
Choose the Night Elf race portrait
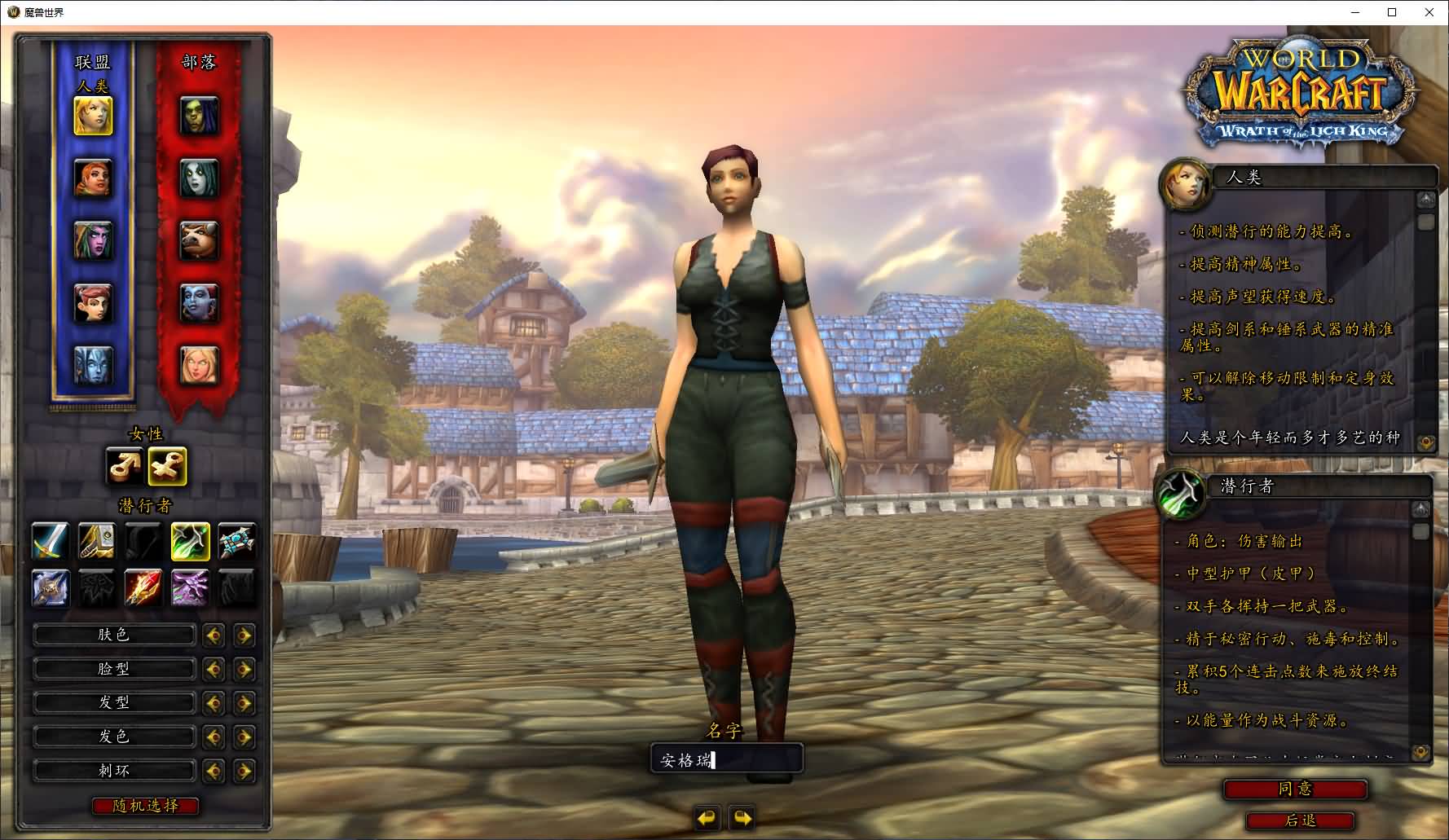[94, 240]
